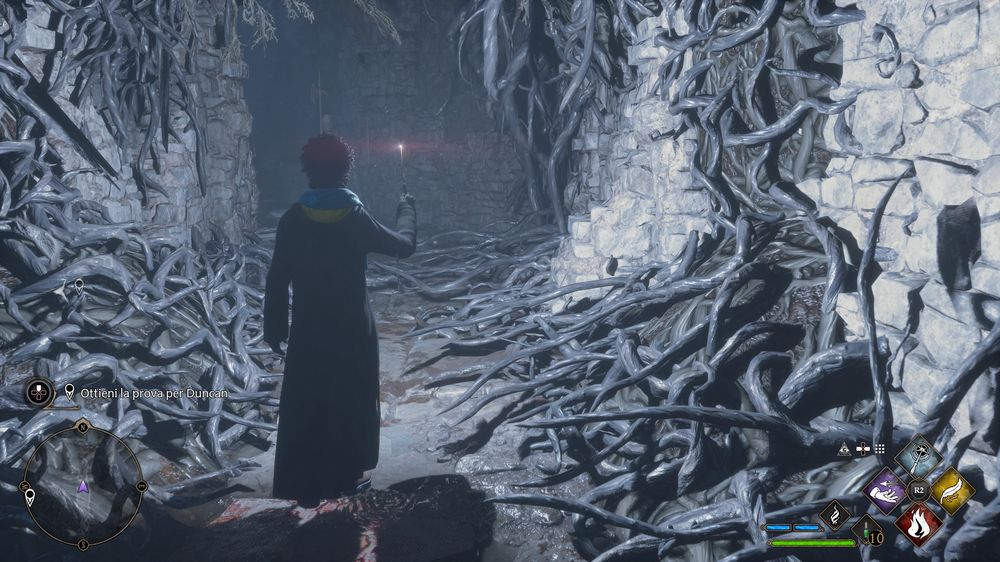The height and width of the screenshot is (562, 1000).
Task: Click the white quest marker on the minimap
Action: pos(30,497)
